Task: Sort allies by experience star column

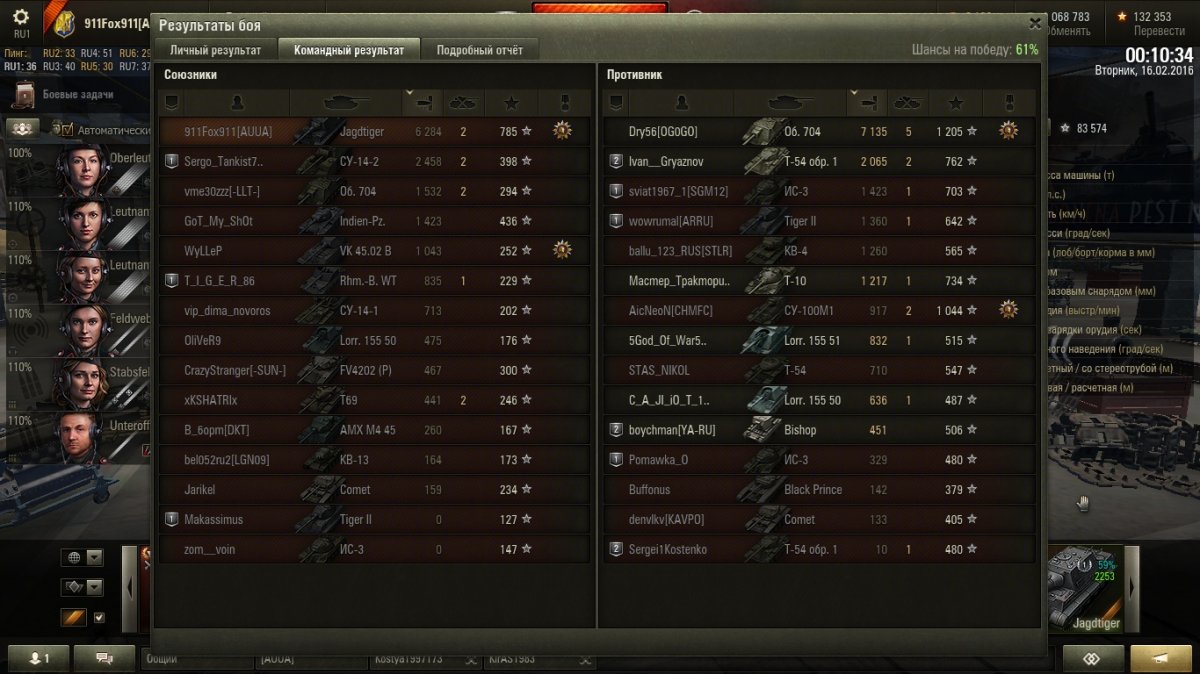Action: (511, 102)
